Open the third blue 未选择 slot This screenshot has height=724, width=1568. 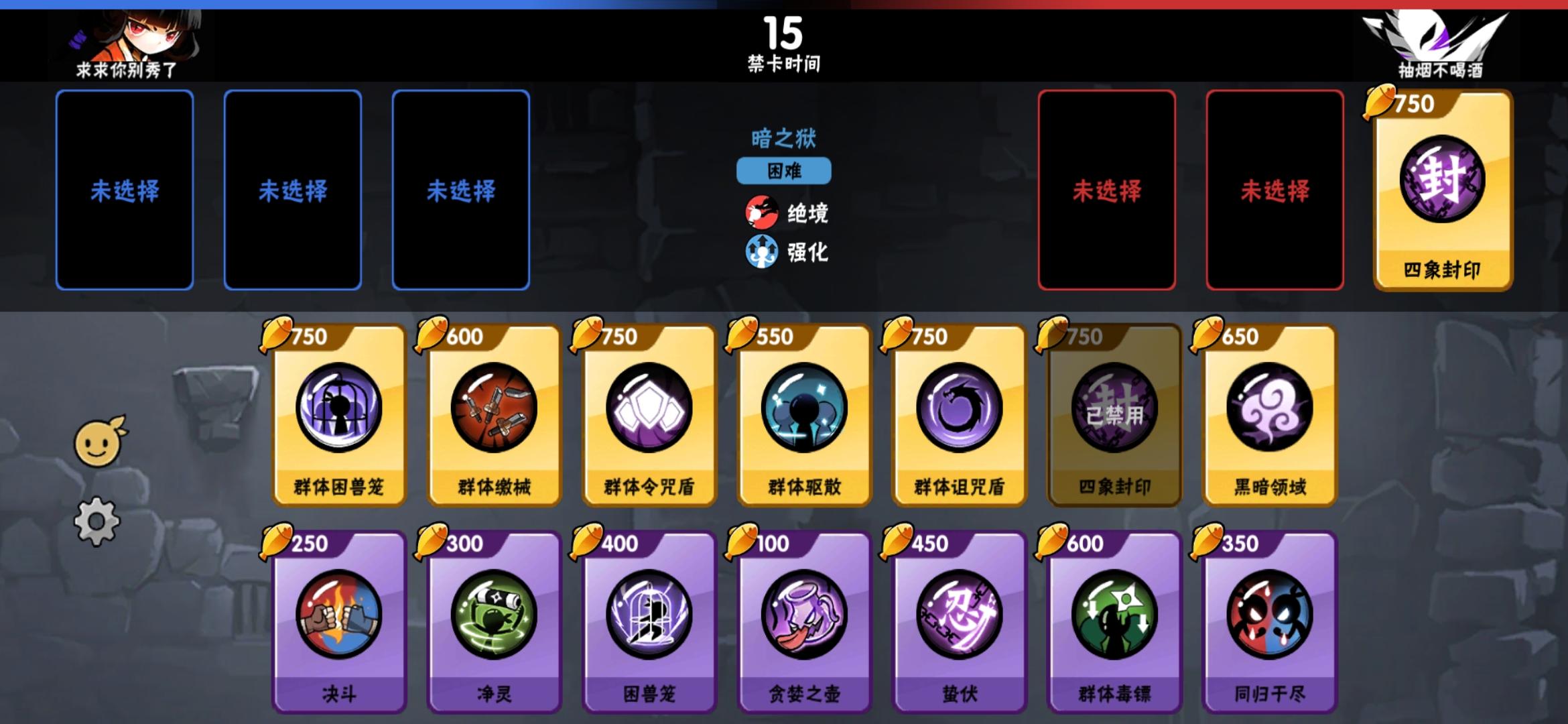[x=461, y=190]
